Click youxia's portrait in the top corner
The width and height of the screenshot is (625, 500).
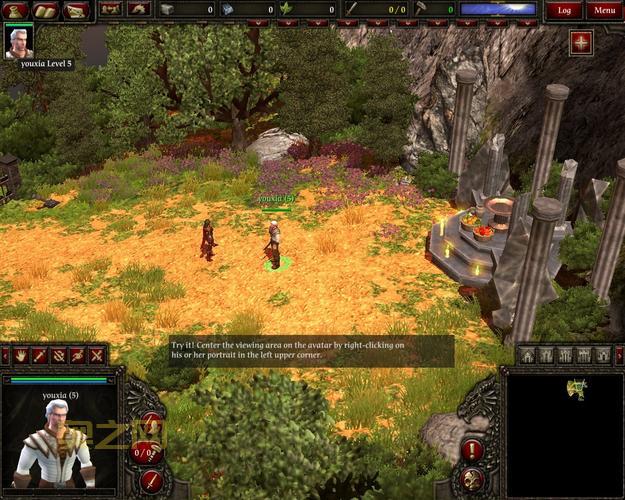[18, 41]
